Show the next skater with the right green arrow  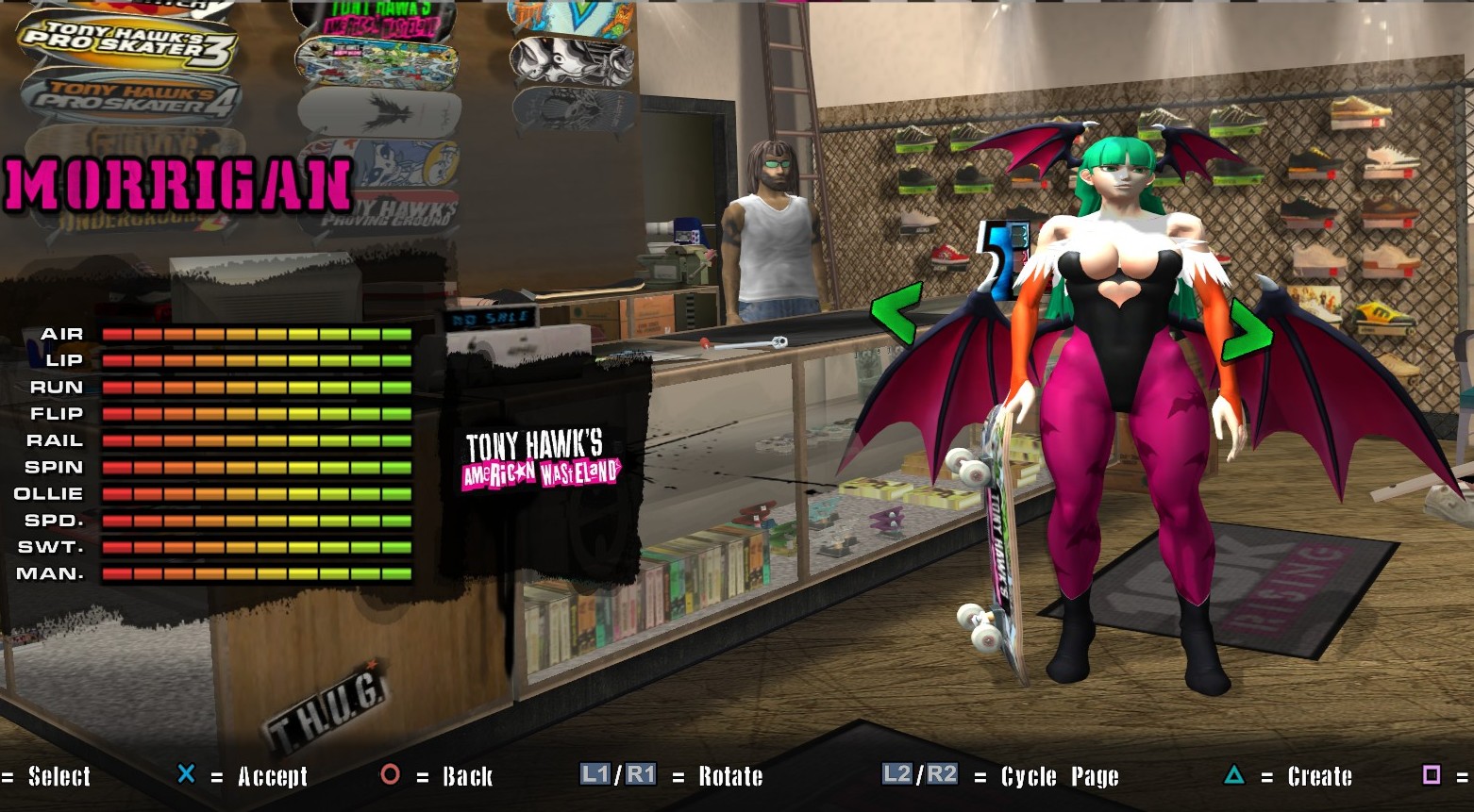(x=1247, y=330)
